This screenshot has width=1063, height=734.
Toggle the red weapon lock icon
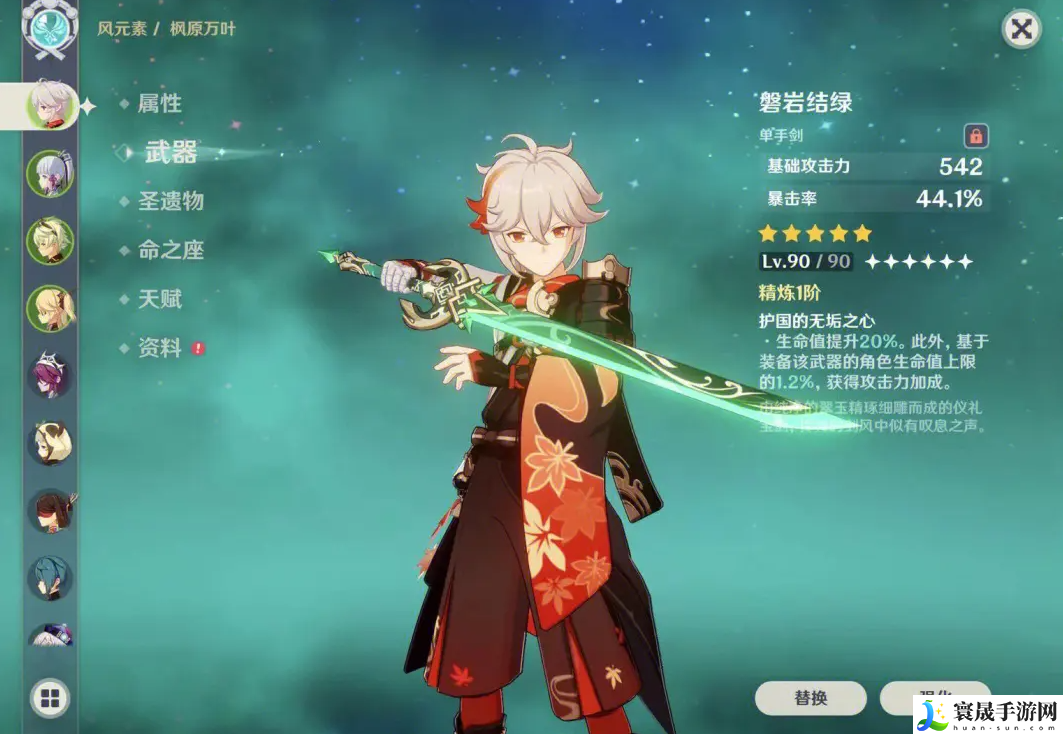click(x=976, y=135)
